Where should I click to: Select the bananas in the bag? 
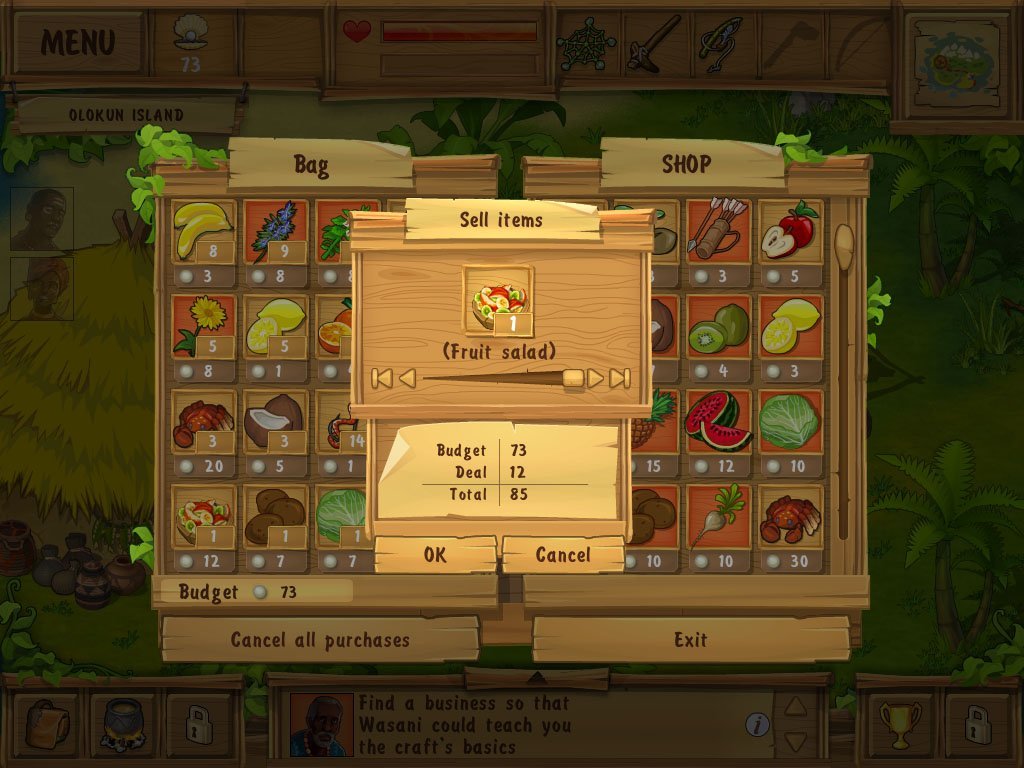click(x=203, y=232)
